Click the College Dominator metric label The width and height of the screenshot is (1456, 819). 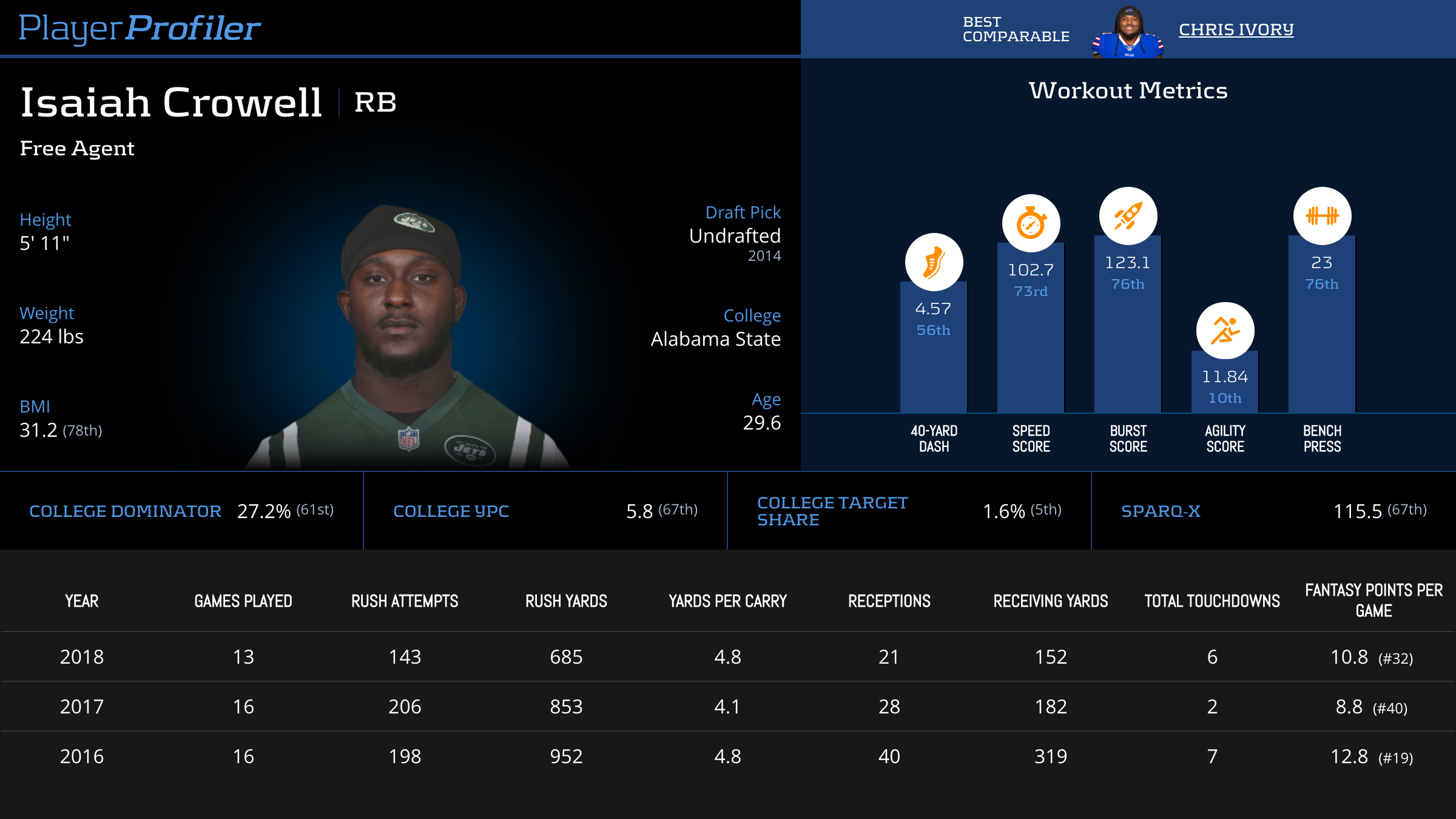coord(125,511)
